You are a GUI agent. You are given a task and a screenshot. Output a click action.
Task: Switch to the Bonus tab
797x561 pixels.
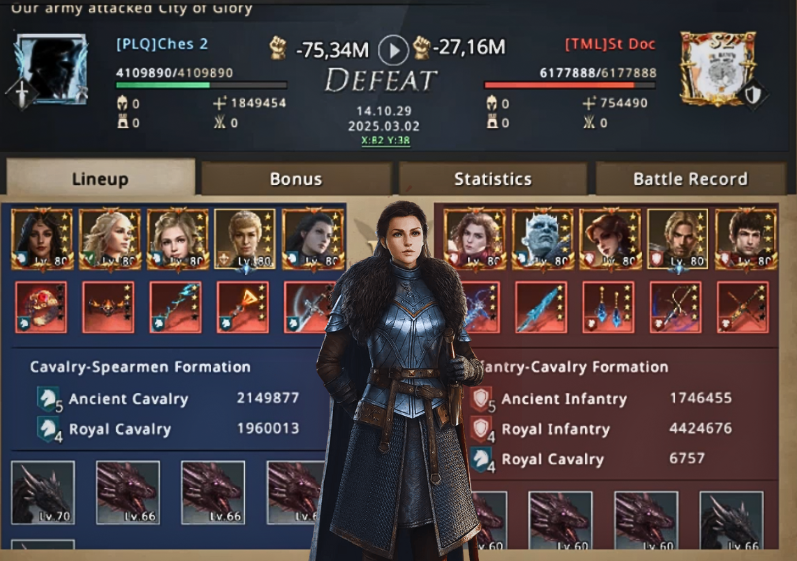(x=296, y=179)
